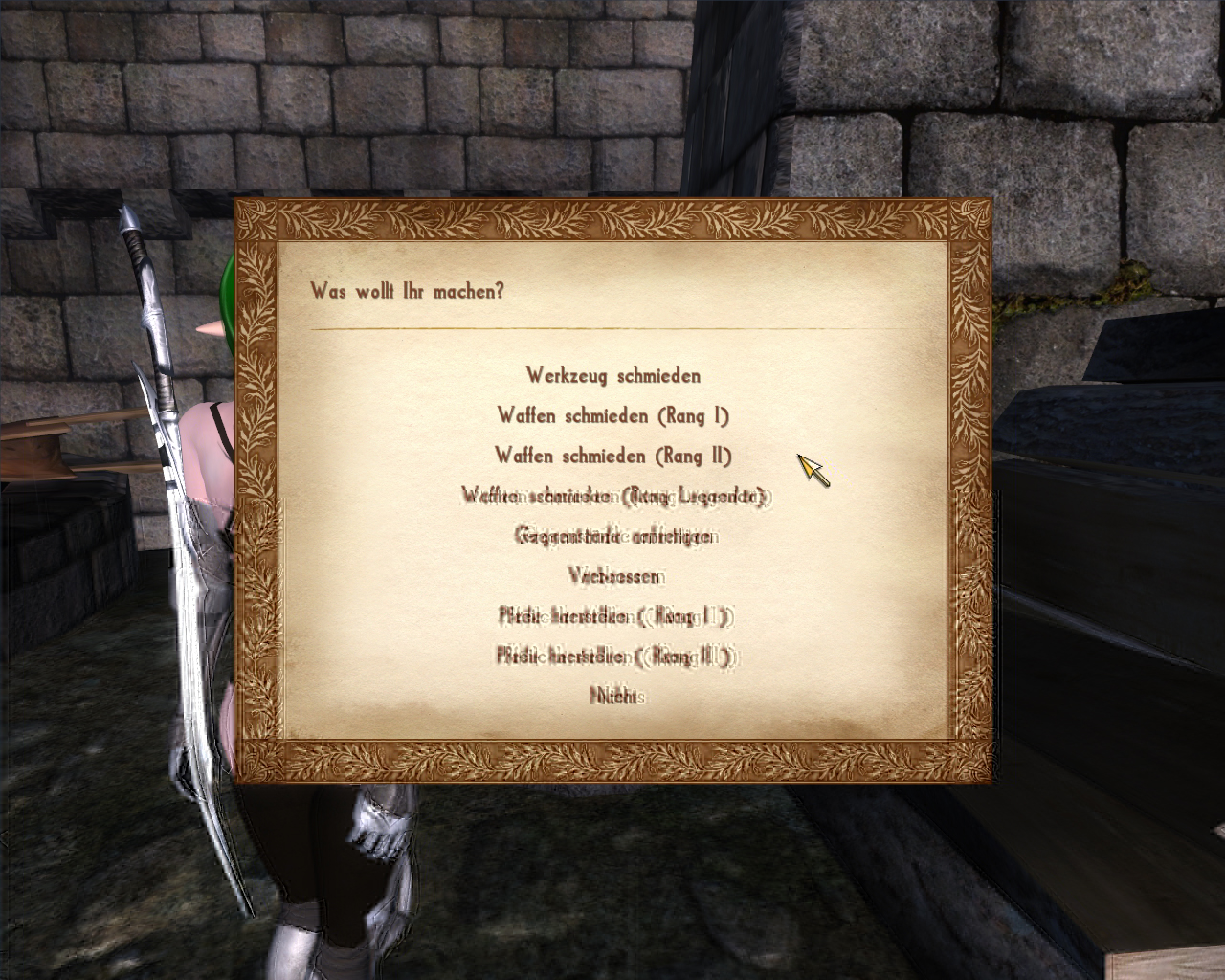
Task: Close the dialog by choosing Nichts
Action: [x=616, y=697]
